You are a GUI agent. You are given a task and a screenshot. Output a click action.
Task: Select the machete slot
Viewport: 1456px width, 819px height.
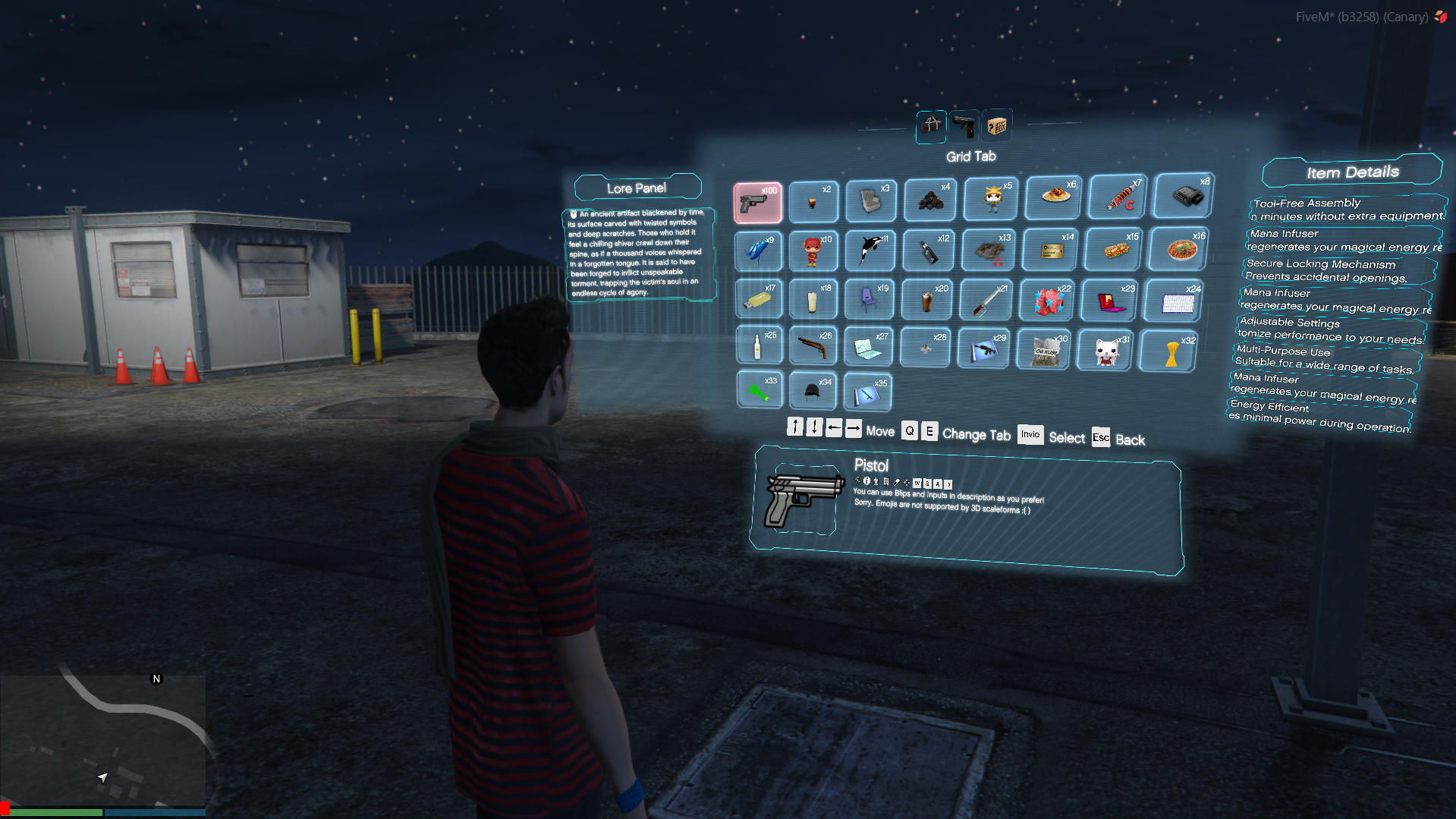tap(986, 299)
